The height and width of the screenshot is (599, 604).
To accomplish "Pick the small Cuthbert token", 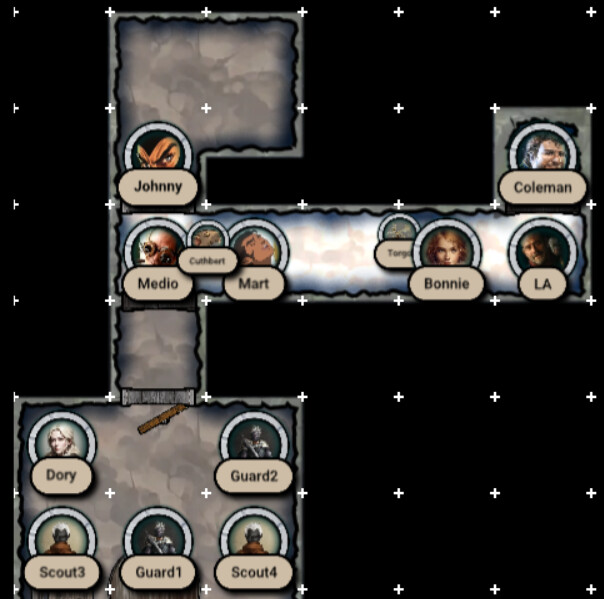I will (207, 240).
